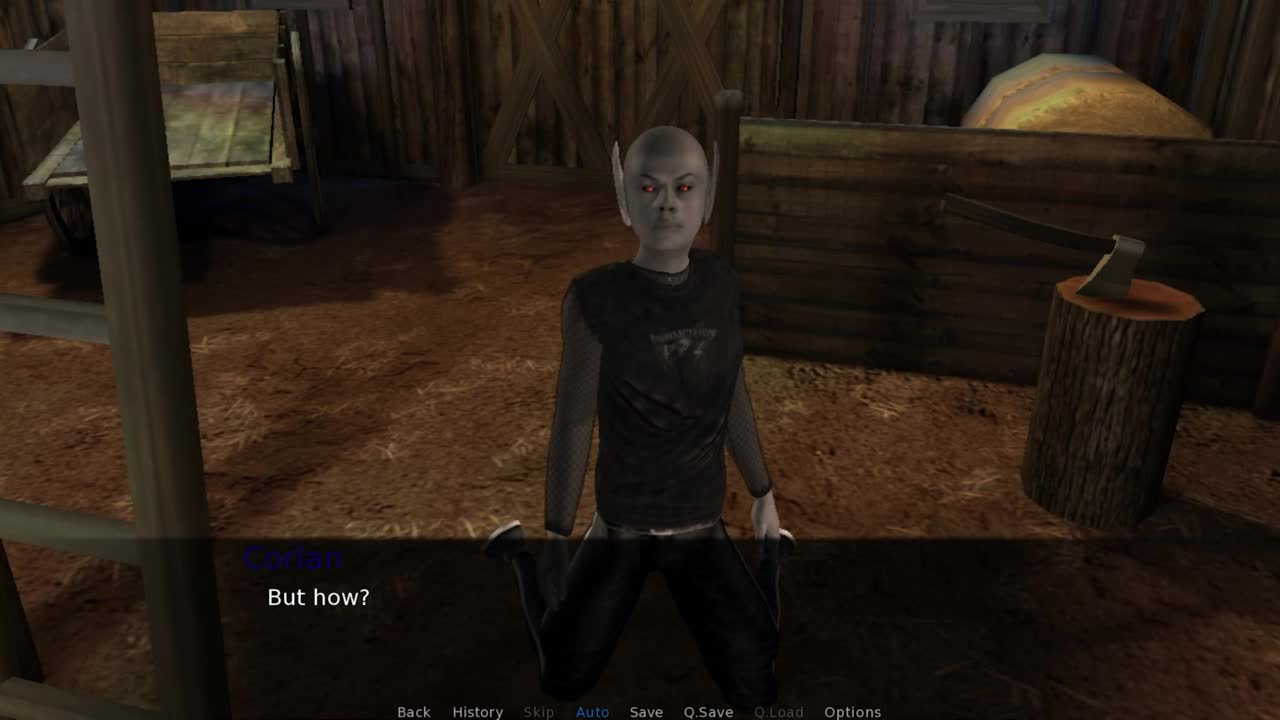The width and height of the screenshot is (1280, 720).
Task: Open the Options menu
Action: click(x=852, y=712)
